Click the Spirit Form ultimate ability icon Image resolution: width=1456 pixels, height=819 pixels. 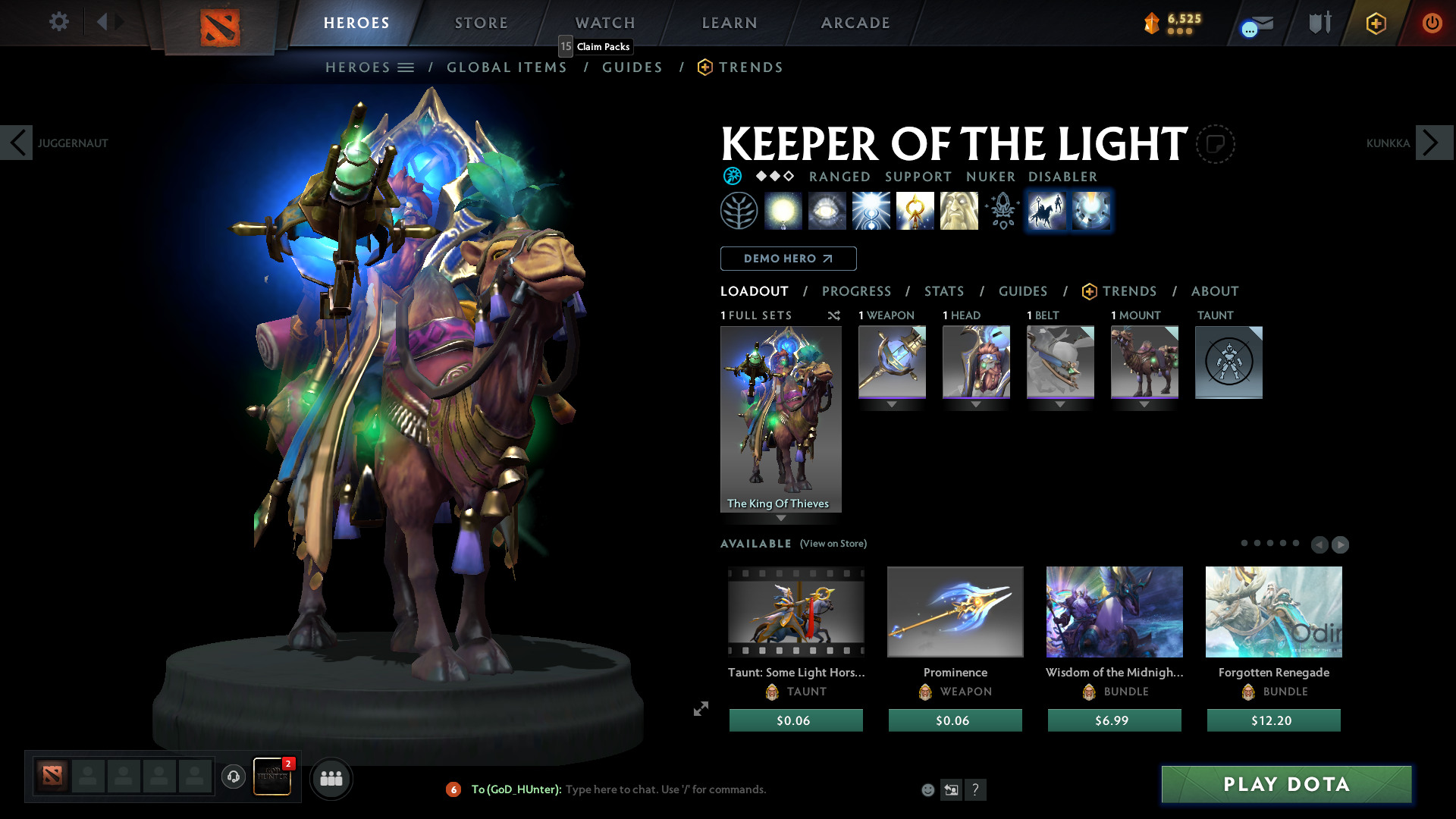point(959,211)
